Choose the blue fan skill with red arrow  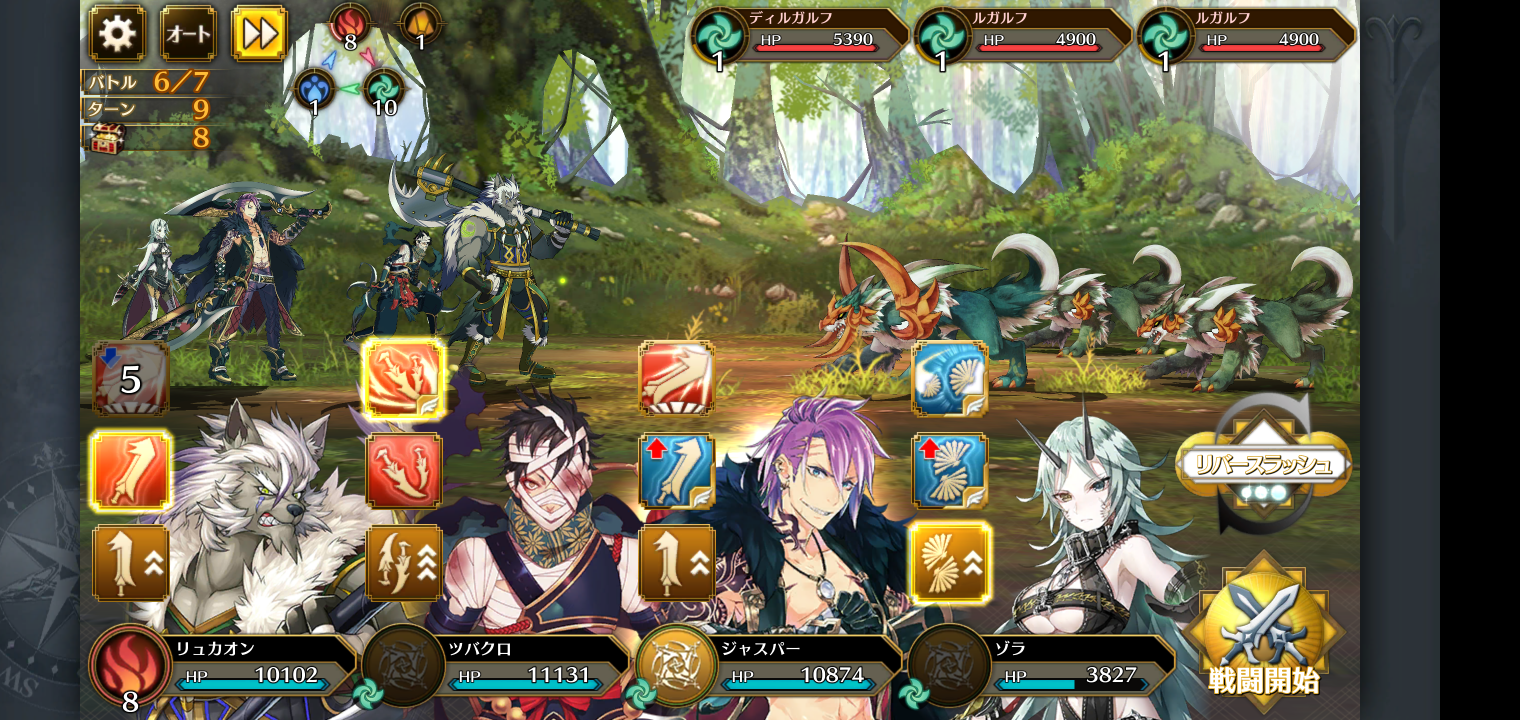[950, 470]
